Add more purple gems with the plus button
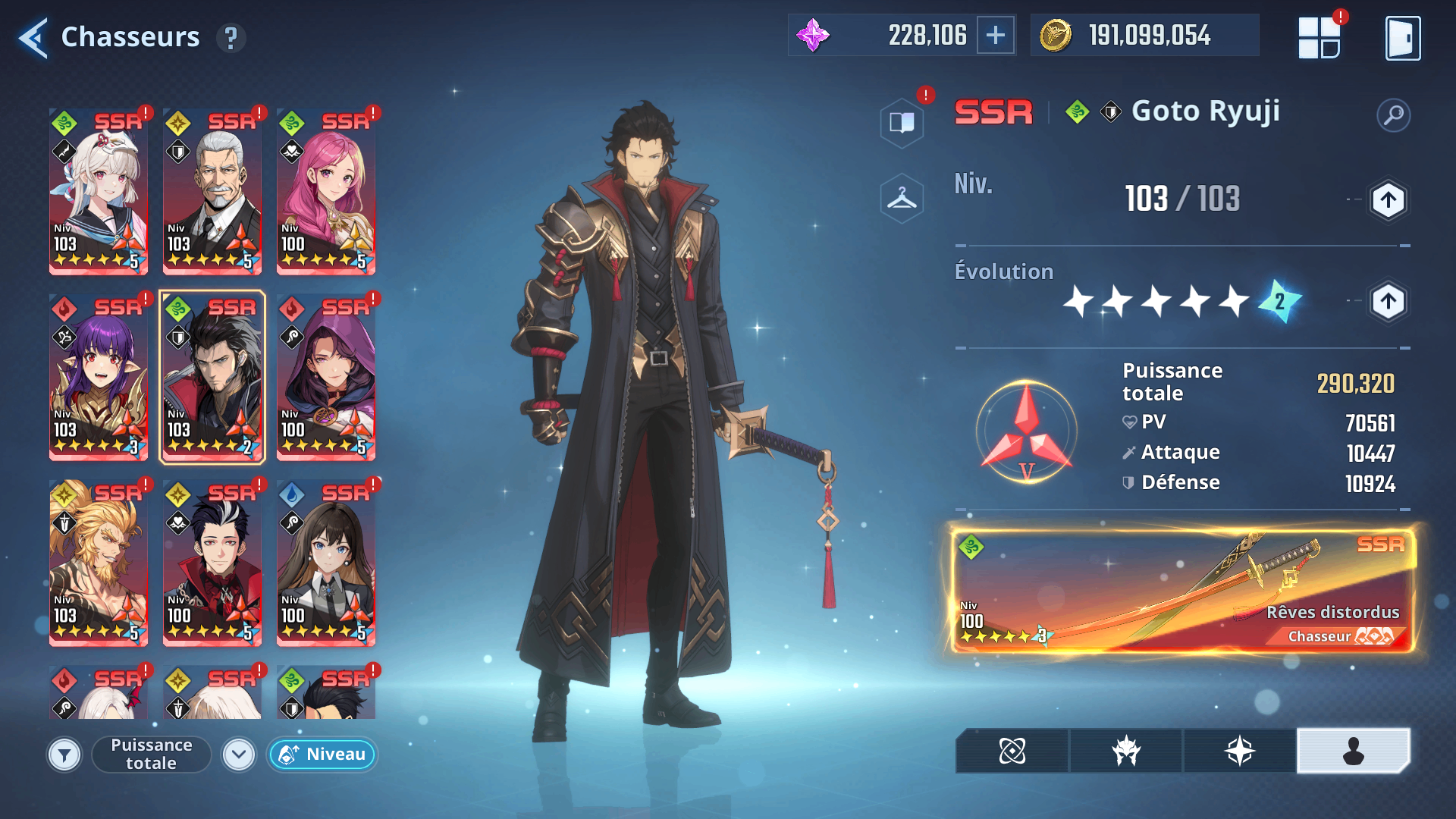The image size is (1456, 819). tap(995, 35)
